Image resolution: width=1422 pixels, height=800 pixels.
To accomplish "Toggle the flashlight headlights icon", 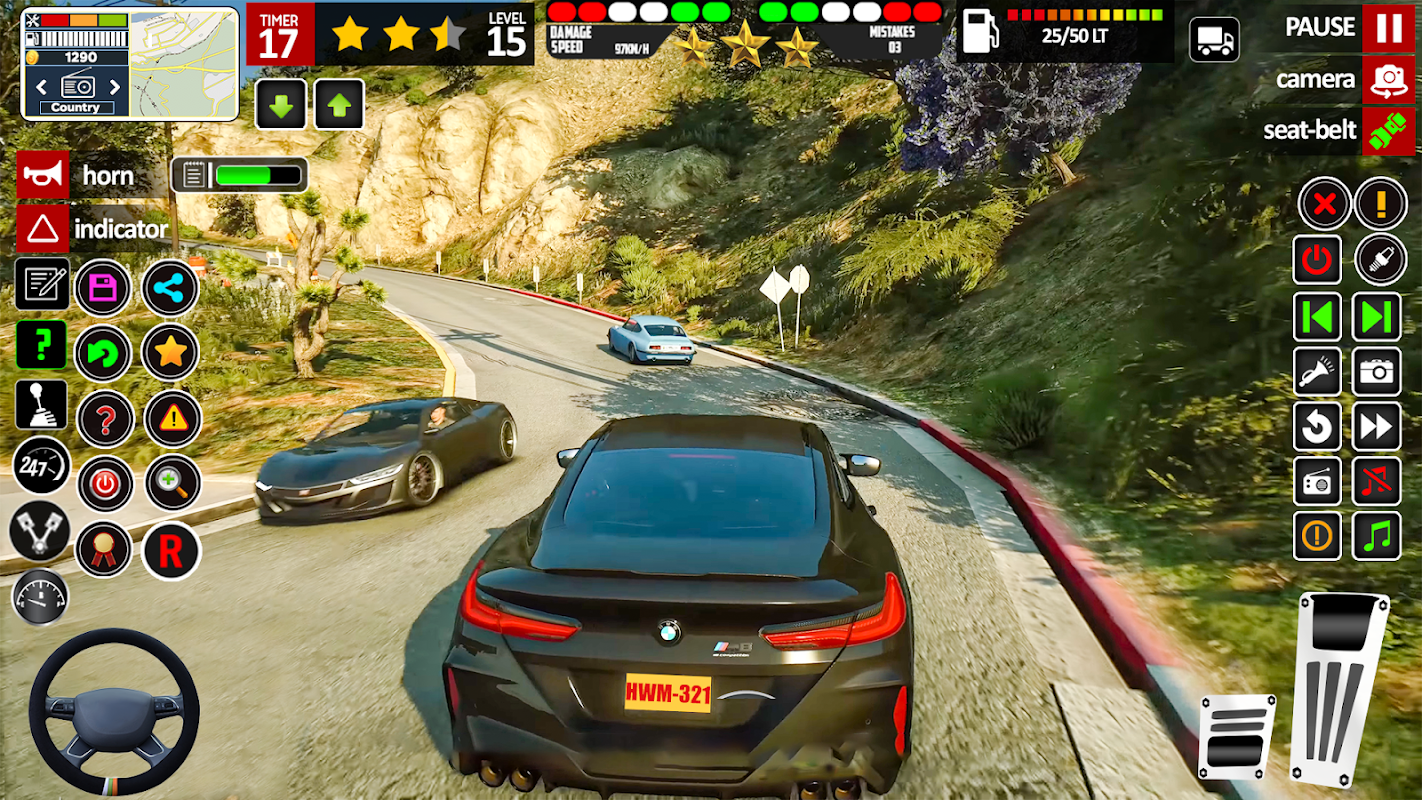I will [1317, 373].
